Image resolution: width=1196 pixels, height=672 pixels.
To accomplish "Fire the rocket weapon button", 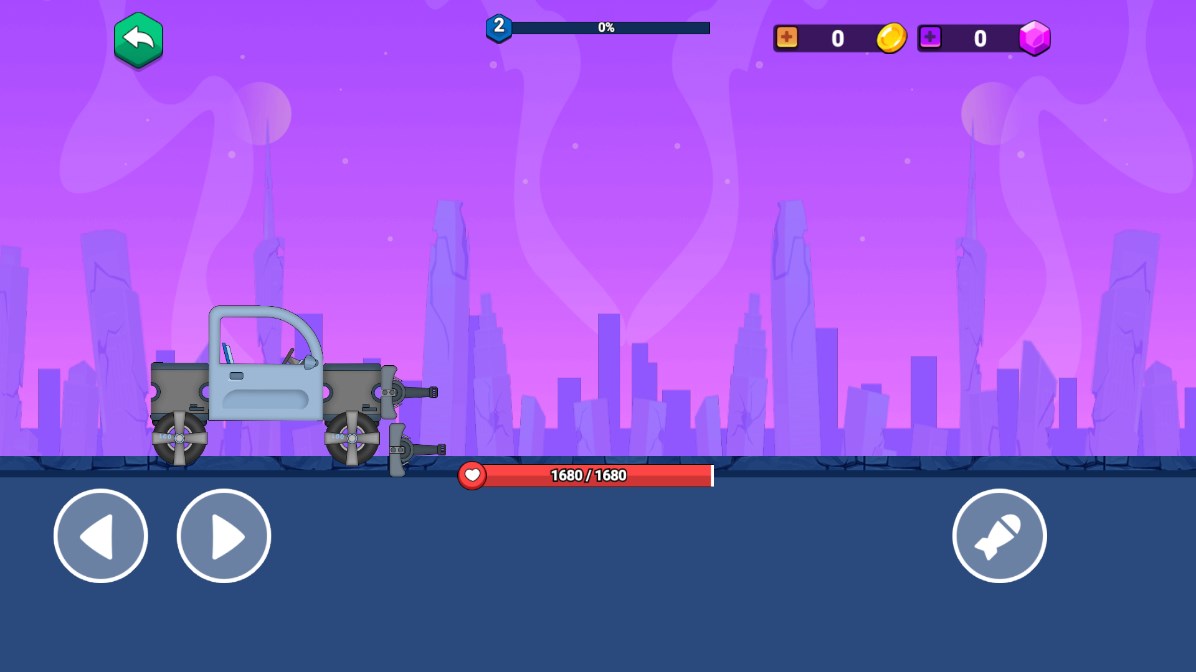I will coord(999,536).
